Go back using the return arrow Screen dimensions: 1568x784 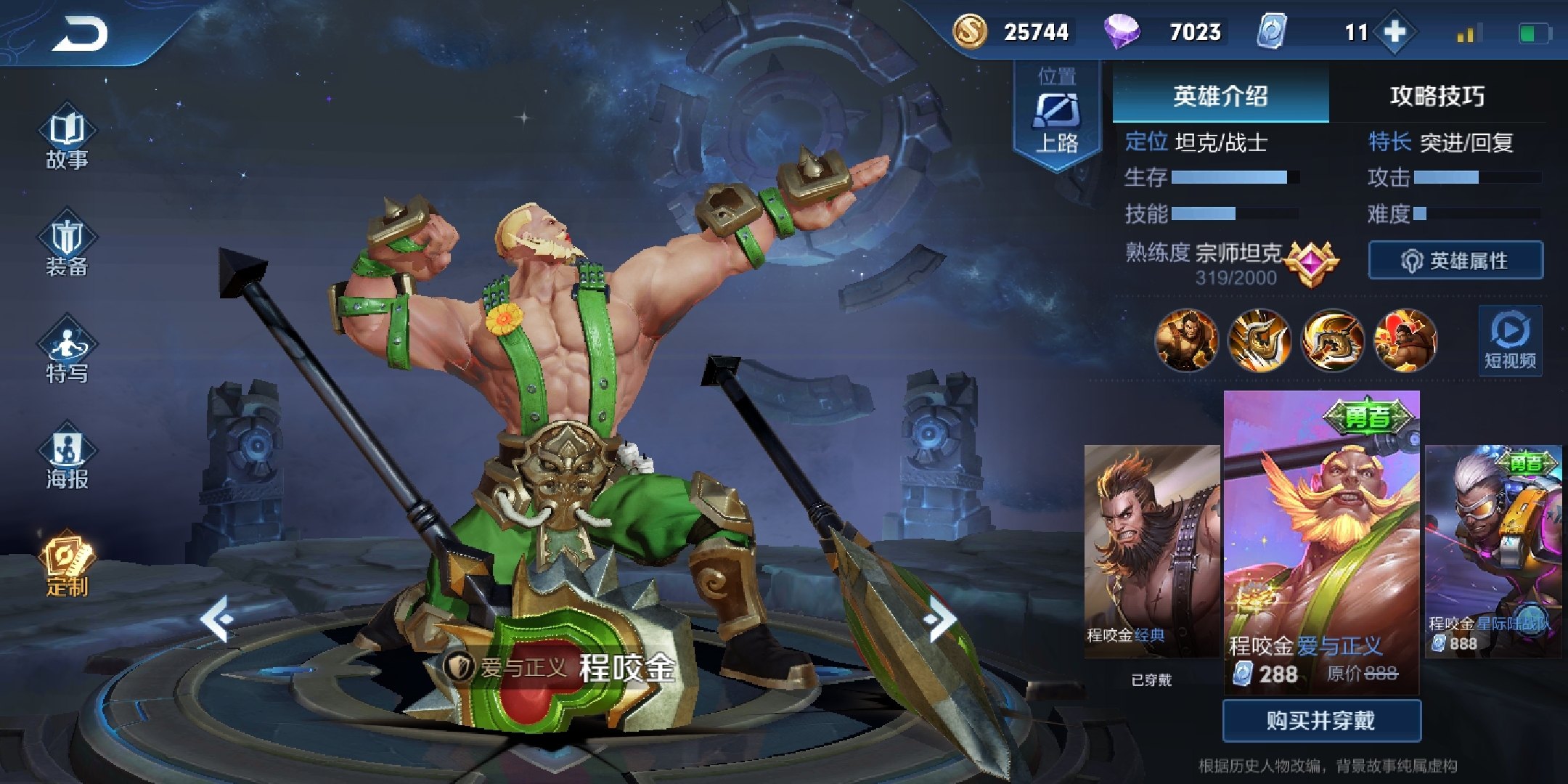coord(80,33)
